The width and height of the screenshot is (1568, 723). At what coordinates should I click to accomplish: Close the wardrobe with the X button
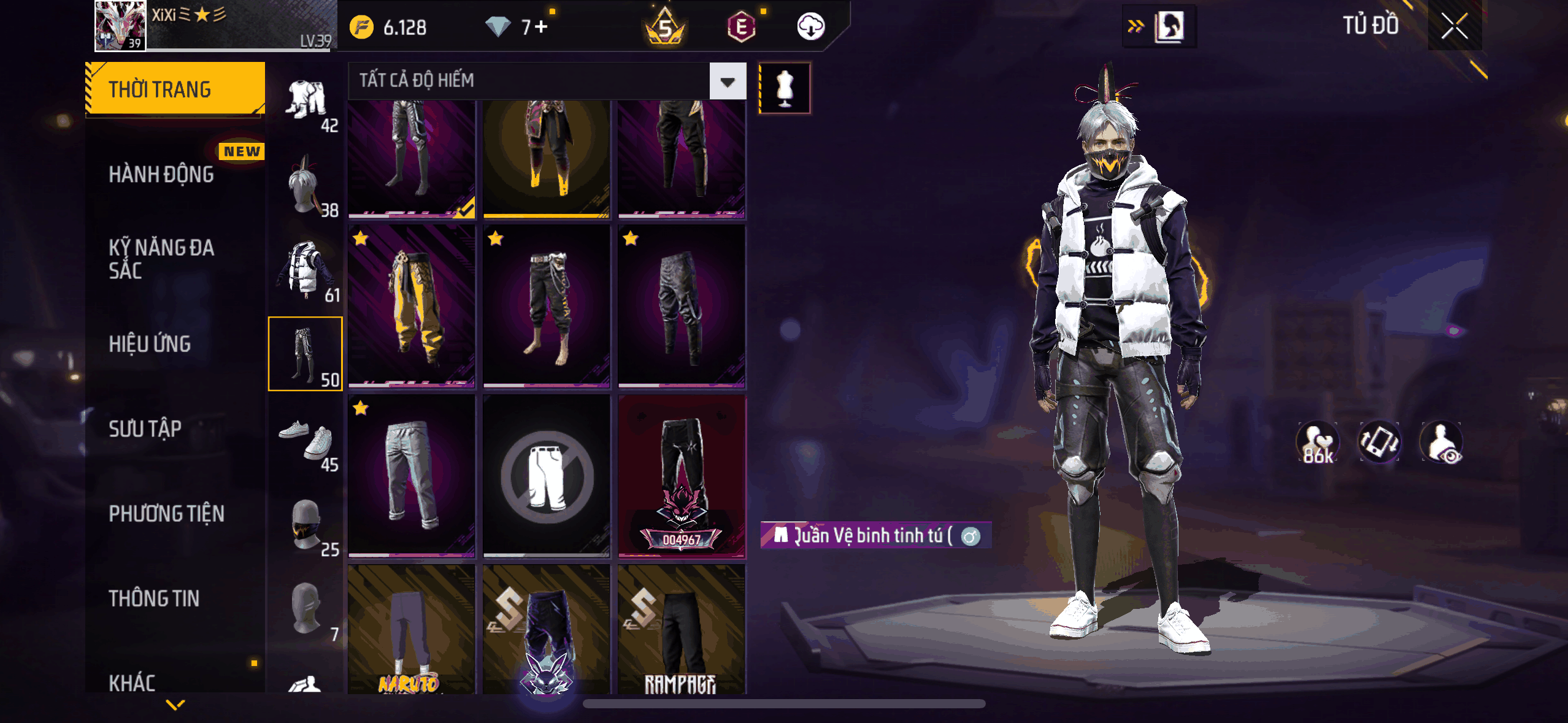coord(1454,26)
